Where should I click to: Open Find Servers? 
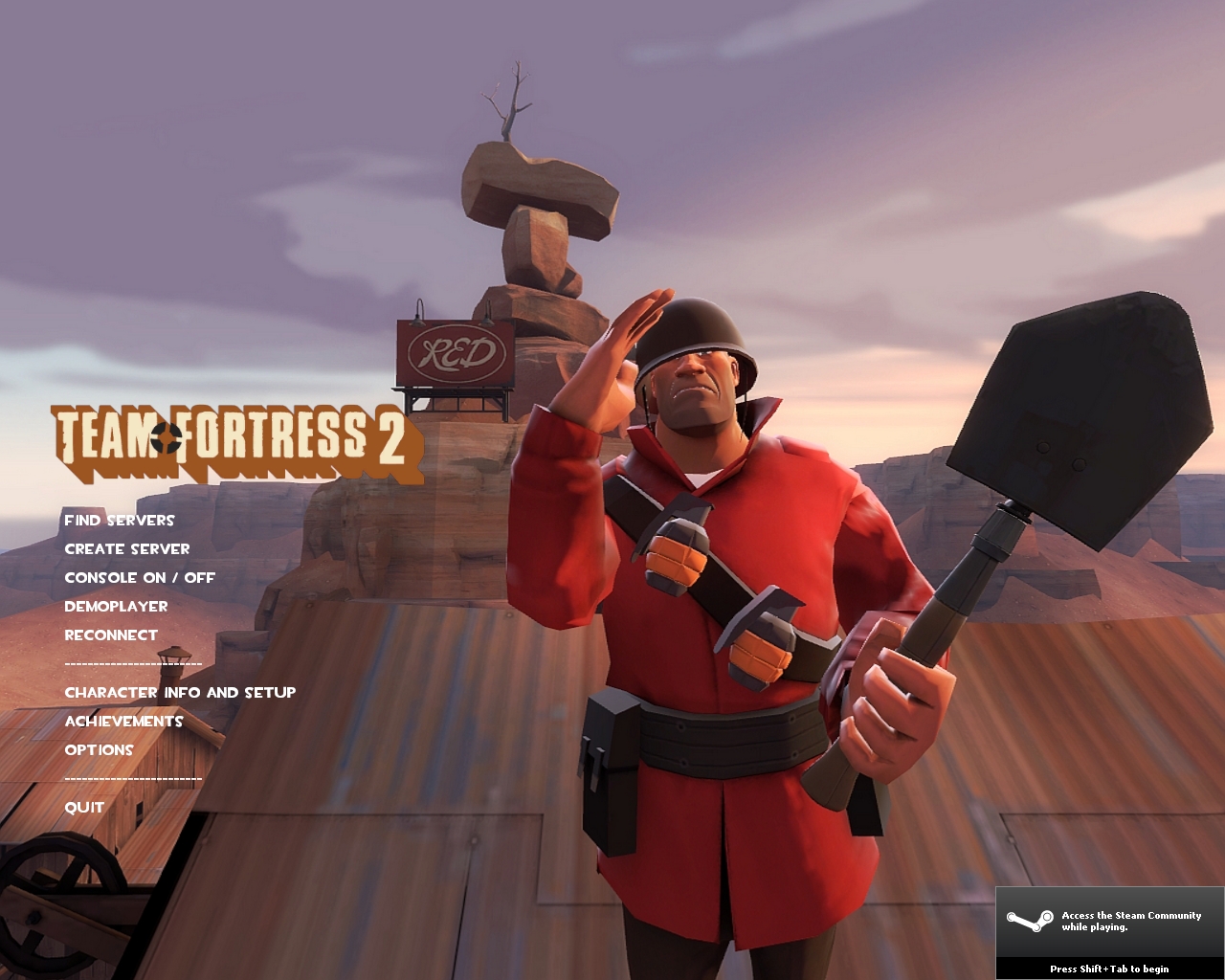[x=120, y=521]
